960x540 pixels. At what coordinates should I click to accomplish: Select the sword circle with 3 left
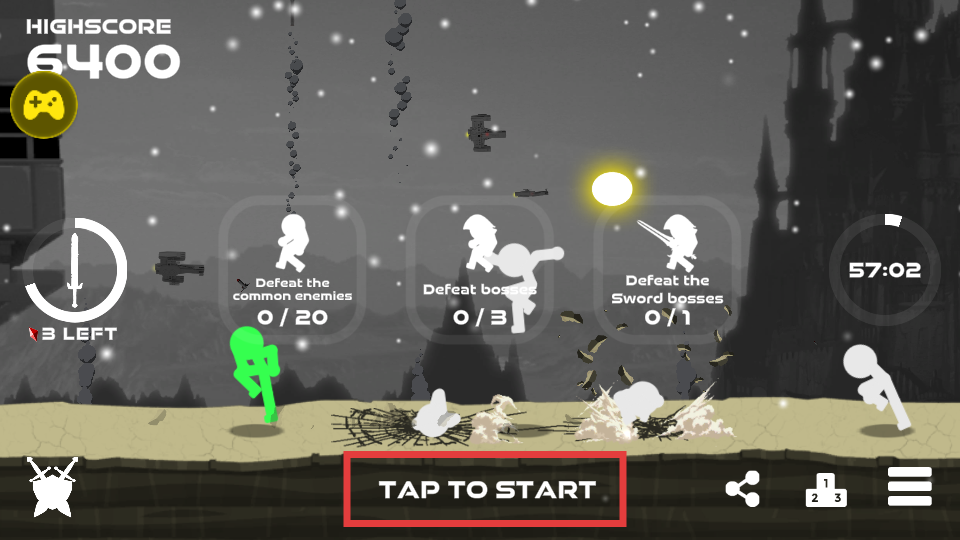[x=75, y=270]
